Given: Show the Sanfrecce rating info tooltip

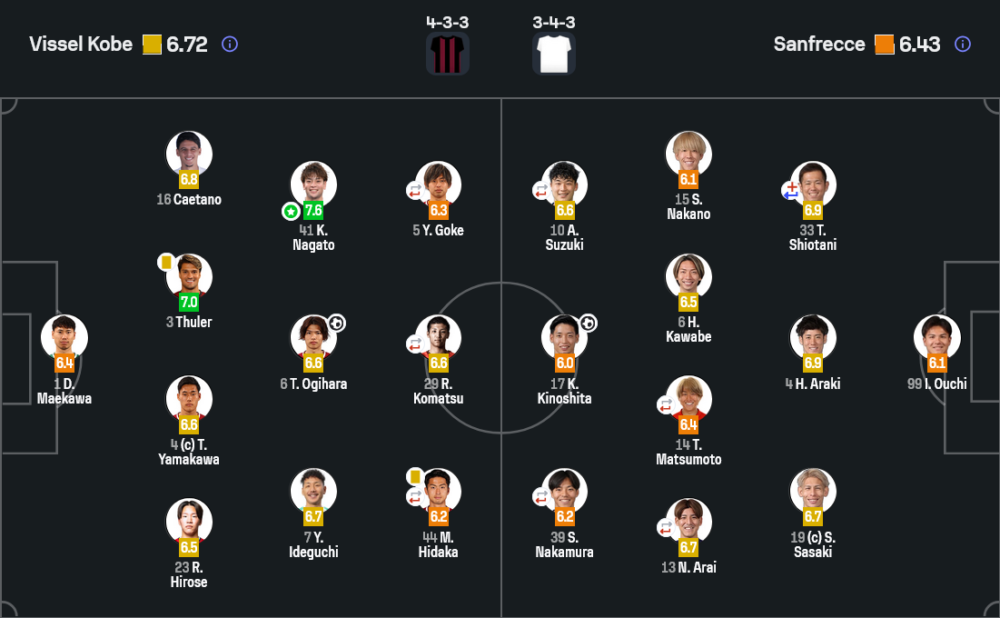Looking at the screenshot, I should 962,44.
